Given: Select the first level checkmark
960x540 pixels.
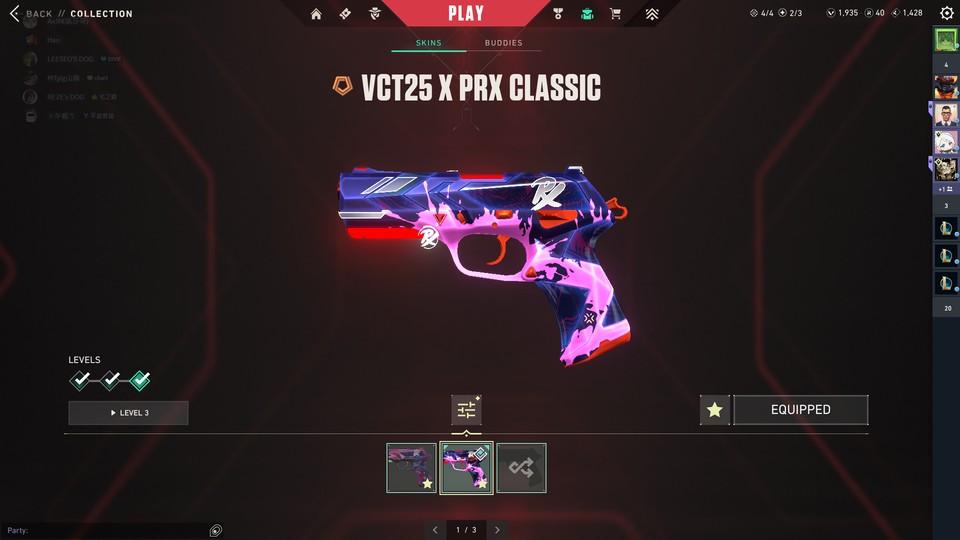Looking at the screenshot, I should (x=80, y=380).
